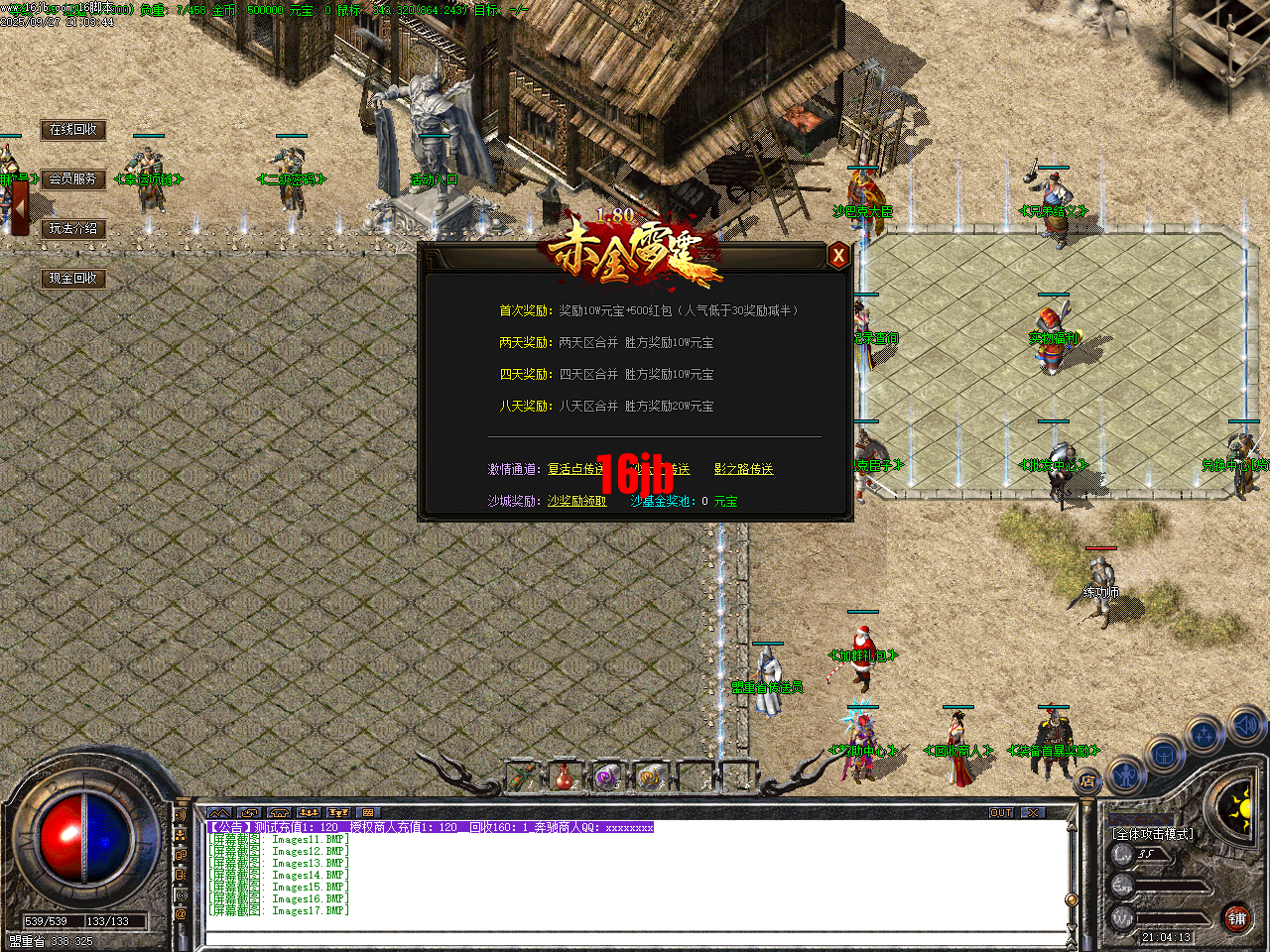This screenshot has height=952, width=1270.
Task: Click the red 铺 personal shop icon
Action: click(1237, 917)
